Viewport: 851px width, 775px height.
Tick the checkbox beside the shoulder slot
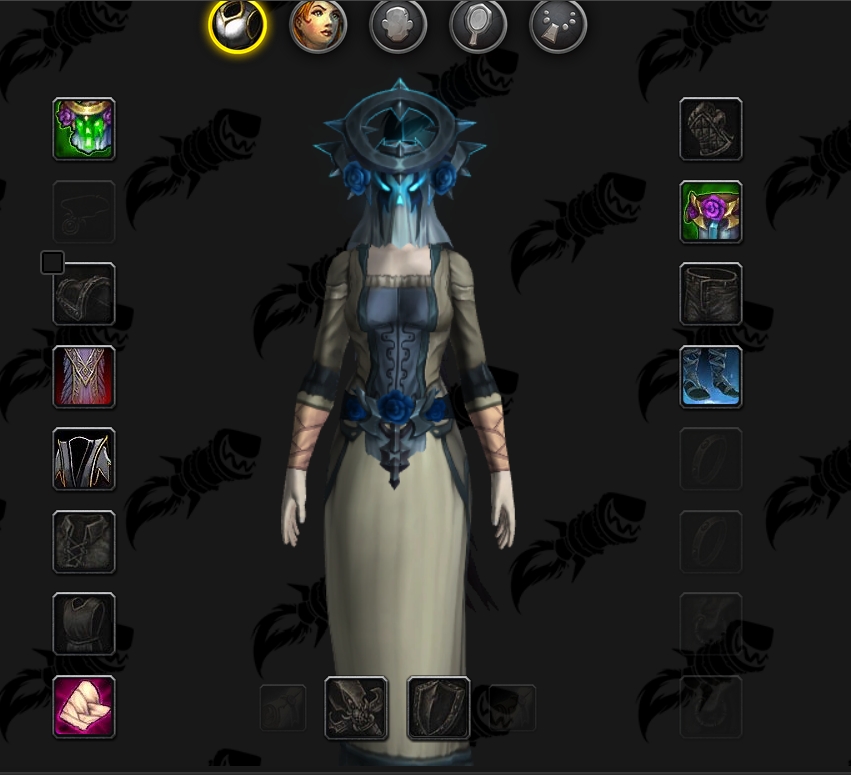point(52,263)
